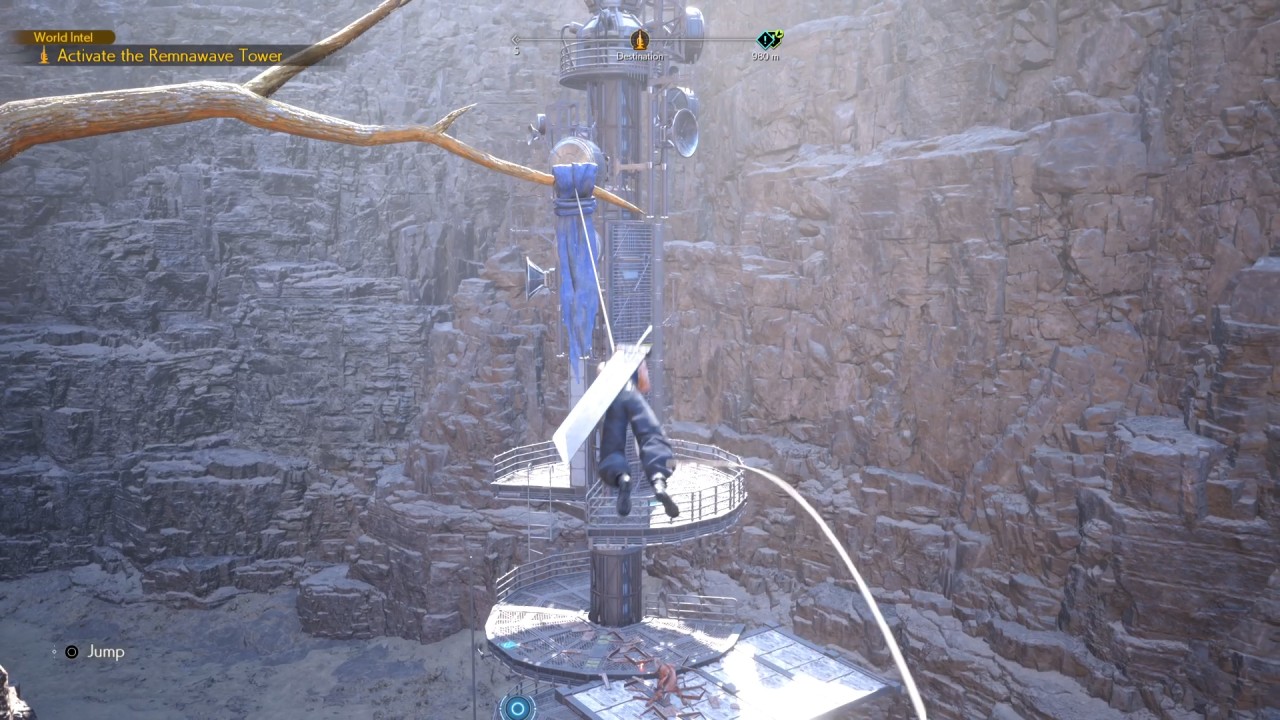Click the Jump action label
The width and height of the screenshot is (1280, 720).
[x=104, y=652]
